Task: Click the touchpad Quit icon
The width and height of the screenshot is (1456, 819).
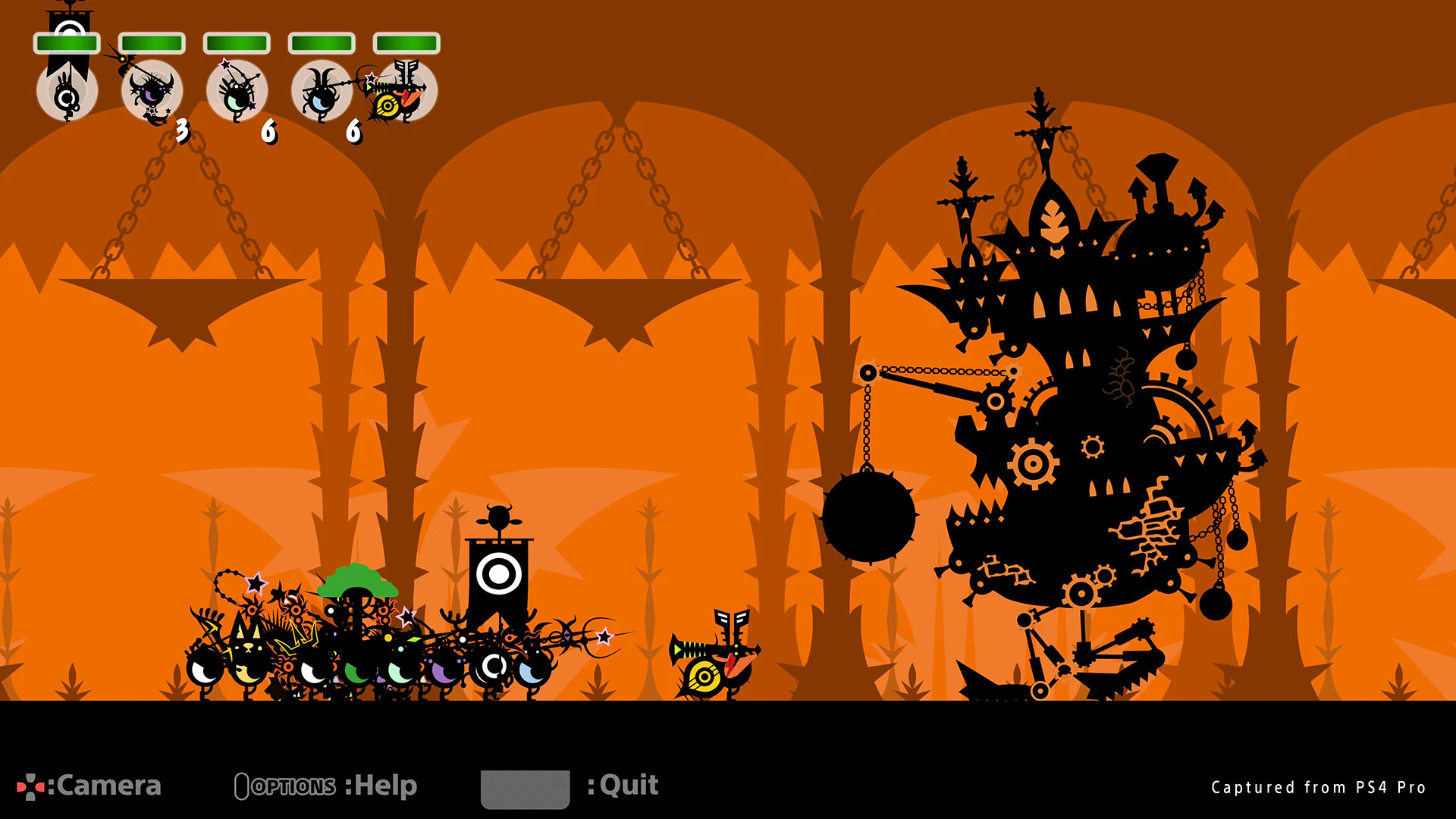Action: 525,789
